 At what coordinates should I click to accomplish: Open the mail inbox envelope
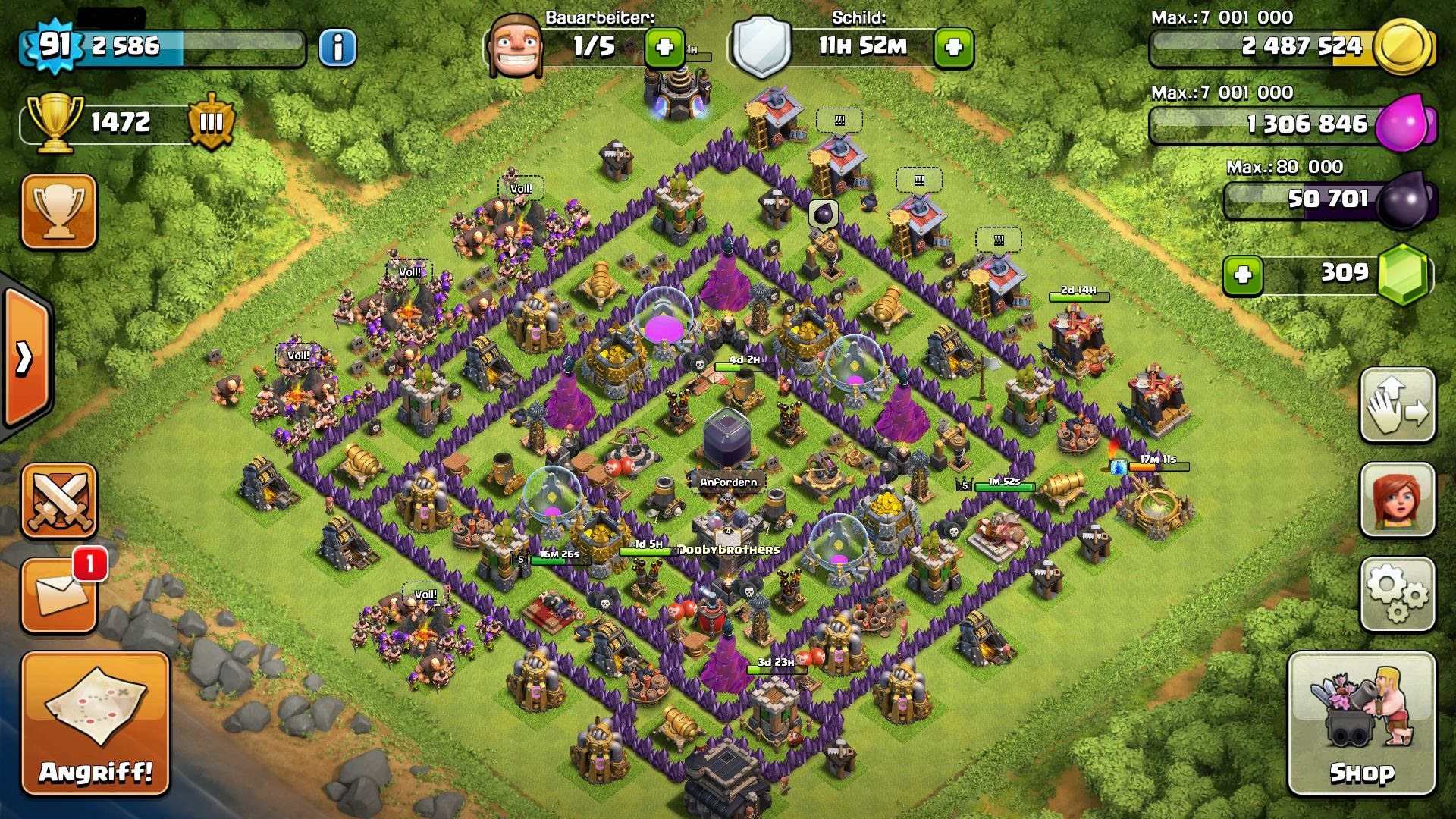[x=59, y=596]
